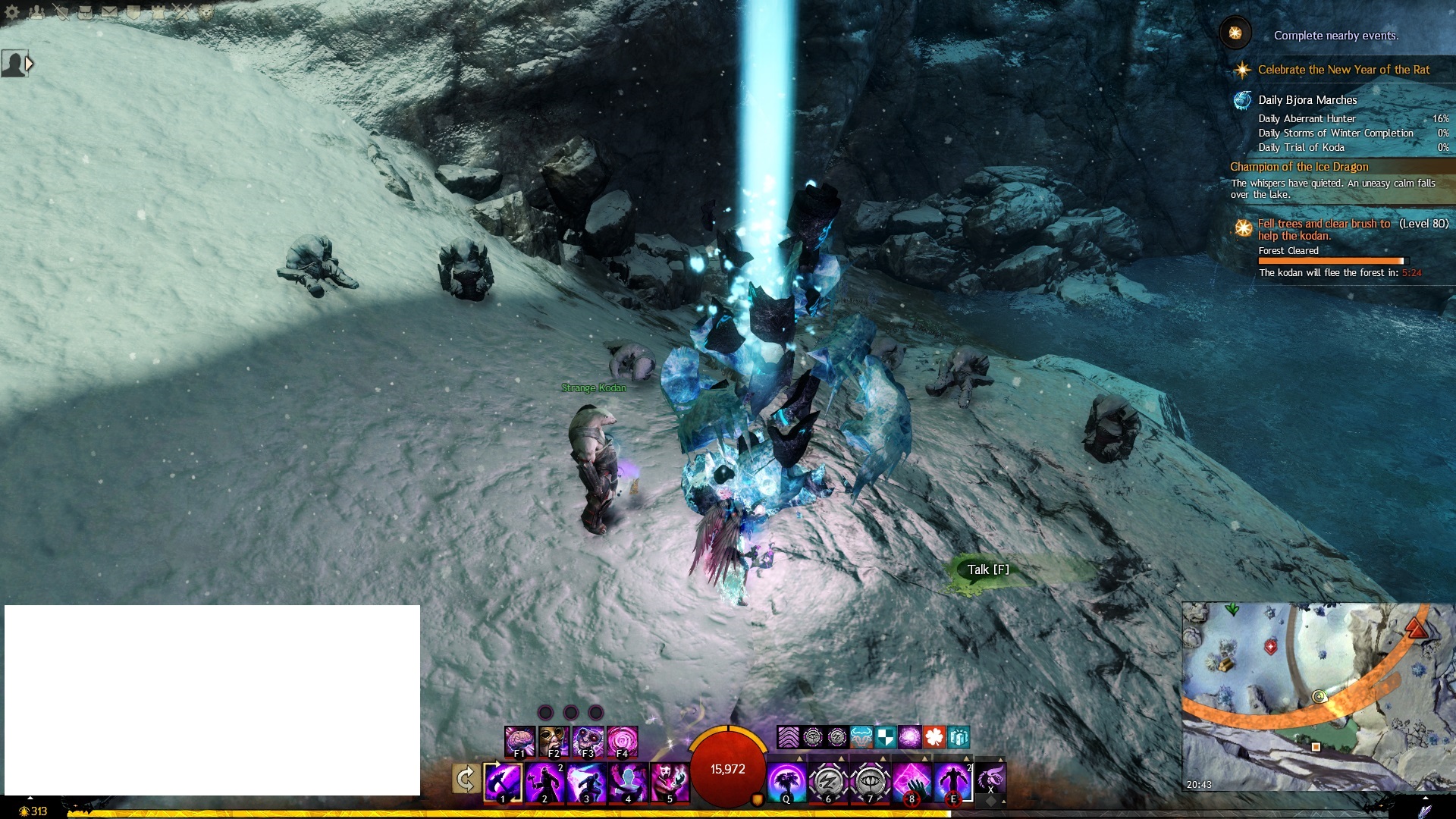The height and width of the screenshot is (819, 1456).
Task: Activate the pink spiral skill F4
Action: pyautogui.click(x=622, y=741)
